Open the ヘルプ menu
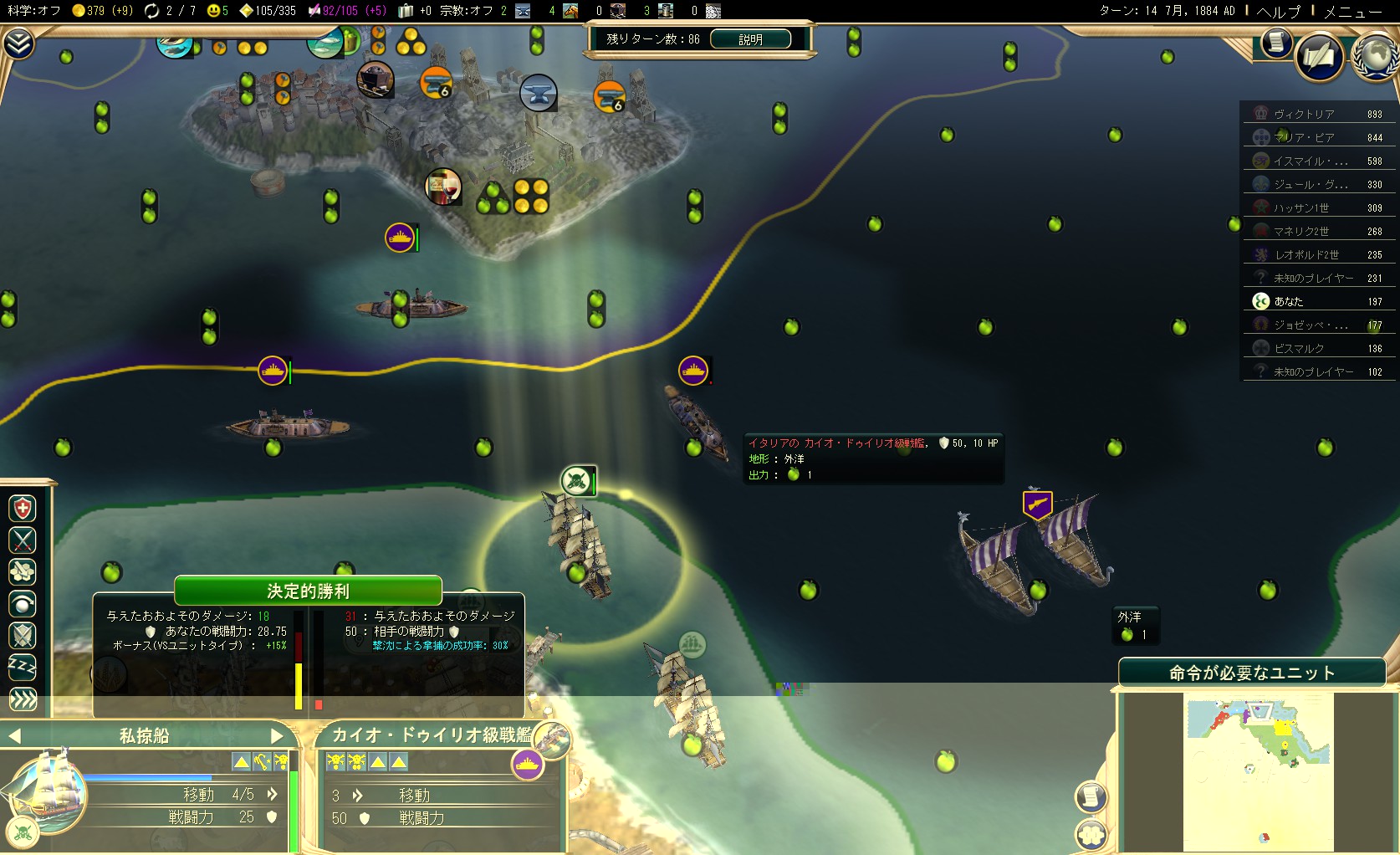 point(1278,12)
